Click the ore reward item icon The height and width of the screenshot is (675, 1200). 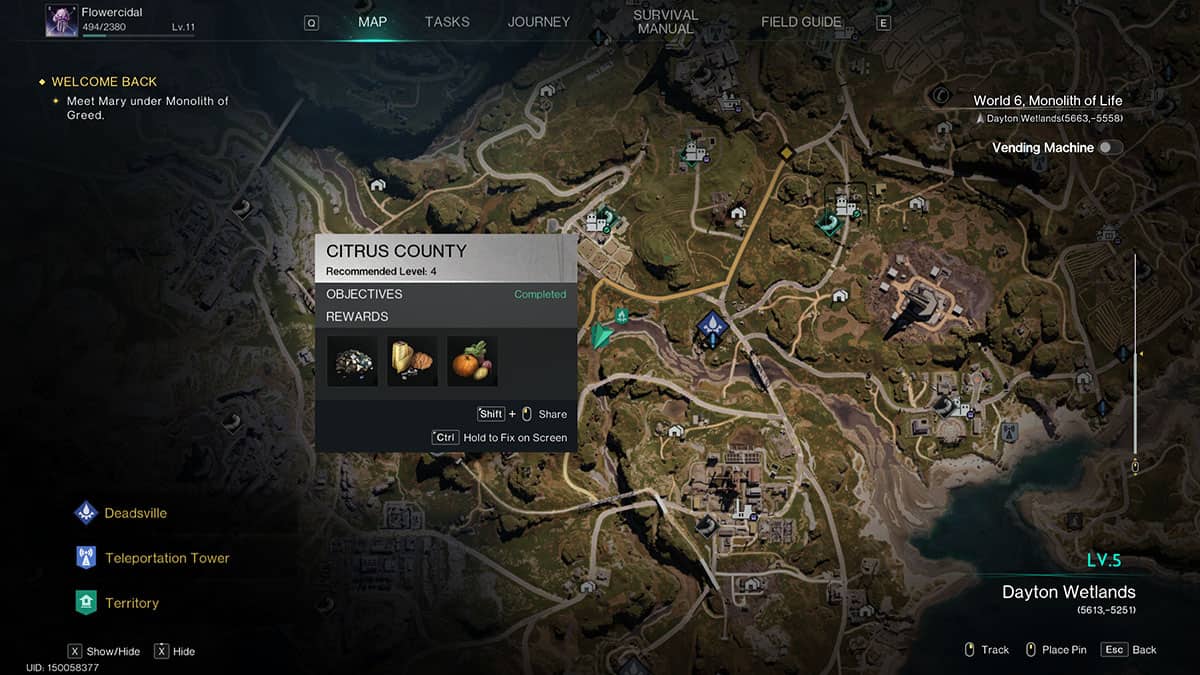(x=352, y=361)
